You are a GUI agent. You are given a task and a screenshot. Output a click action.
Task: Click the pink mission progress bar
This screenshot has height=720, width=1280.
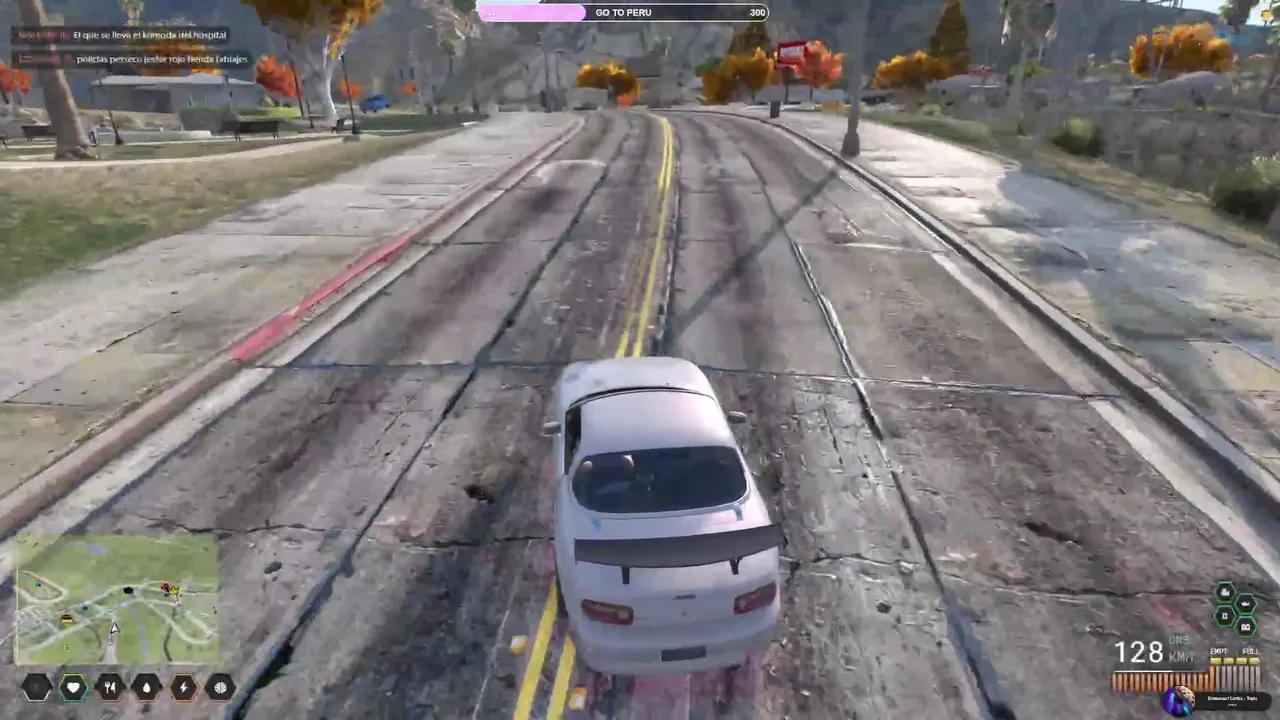(x=532, y=12)
